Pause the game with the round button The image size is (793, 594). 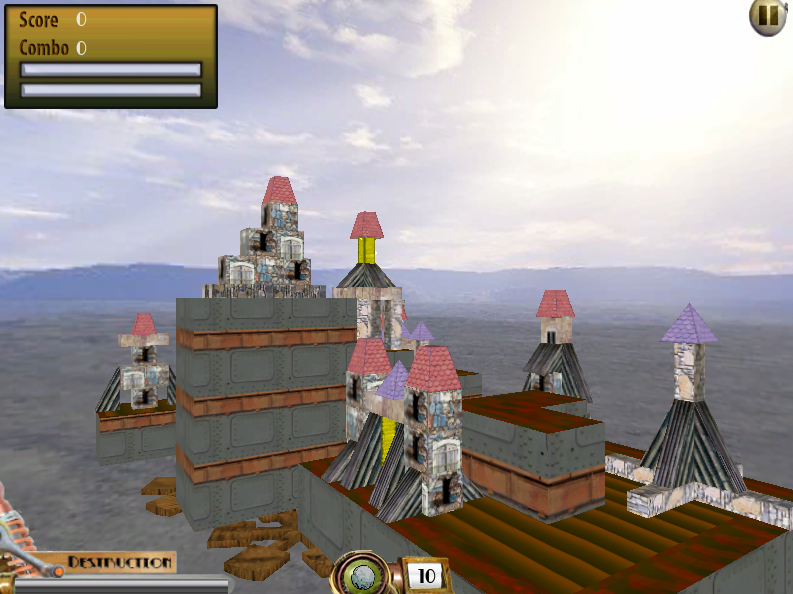(x=767, y=16)
